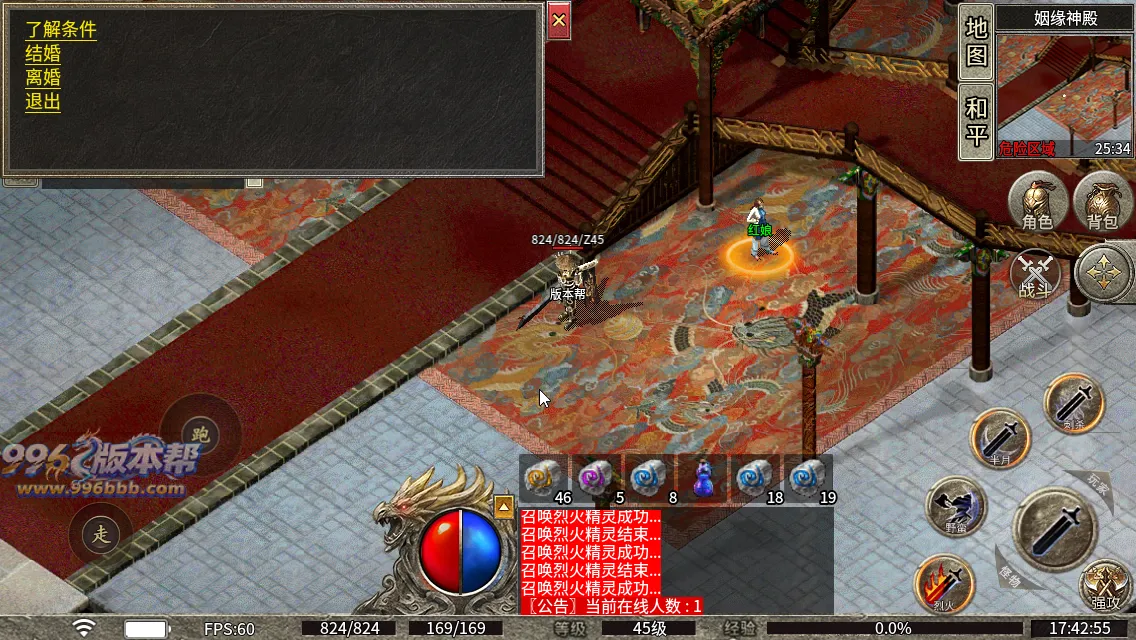Open the 背包 bag inventory
The image size is (1136, 640).
1101,201
